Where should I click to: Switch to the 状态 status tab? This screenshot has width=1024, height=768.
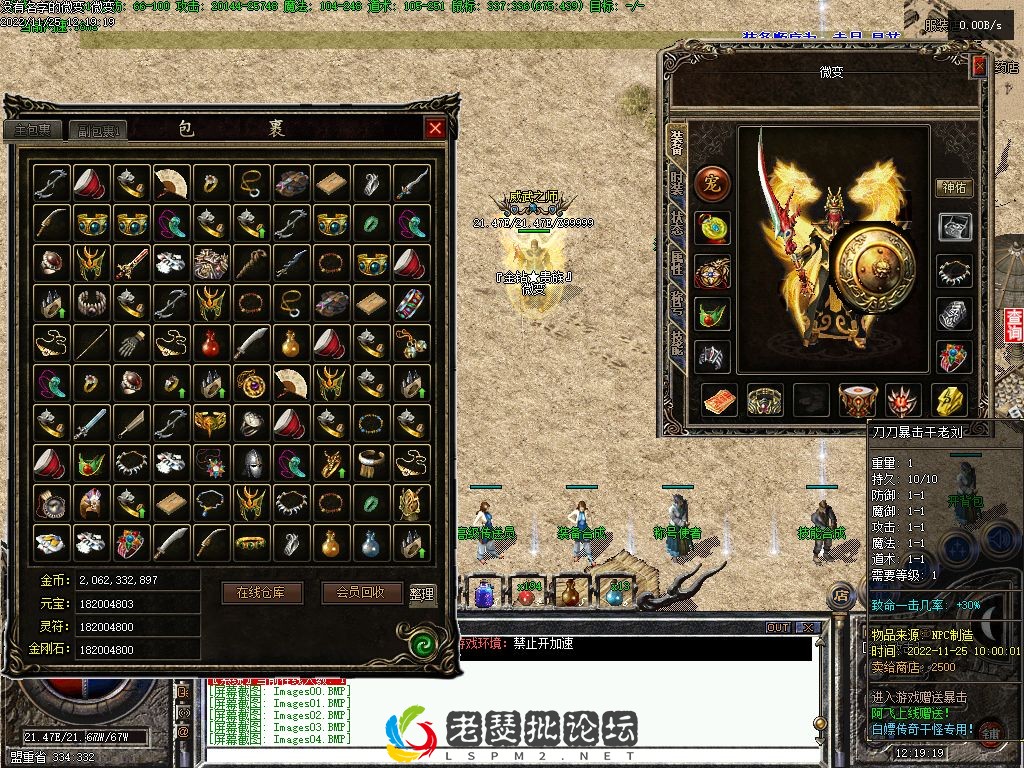pos(677,222)
